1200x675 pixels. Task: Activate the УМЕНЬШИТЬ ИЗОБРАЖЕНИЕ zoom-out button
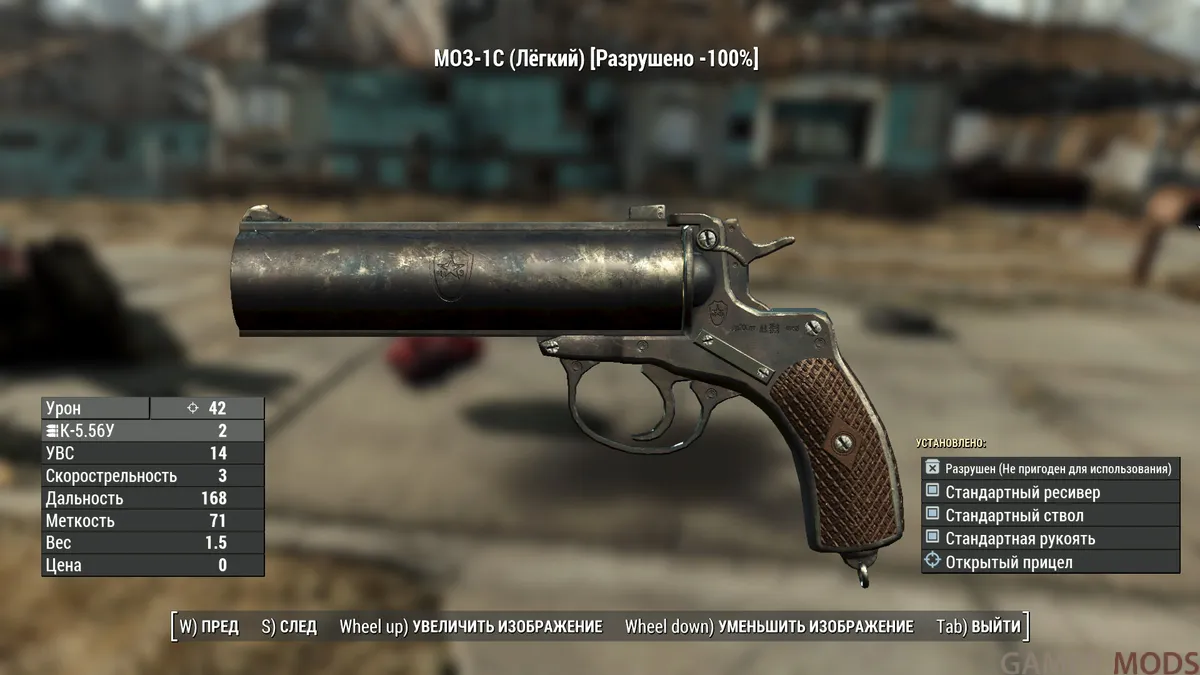pyautogui.click(x=769, y=627)
